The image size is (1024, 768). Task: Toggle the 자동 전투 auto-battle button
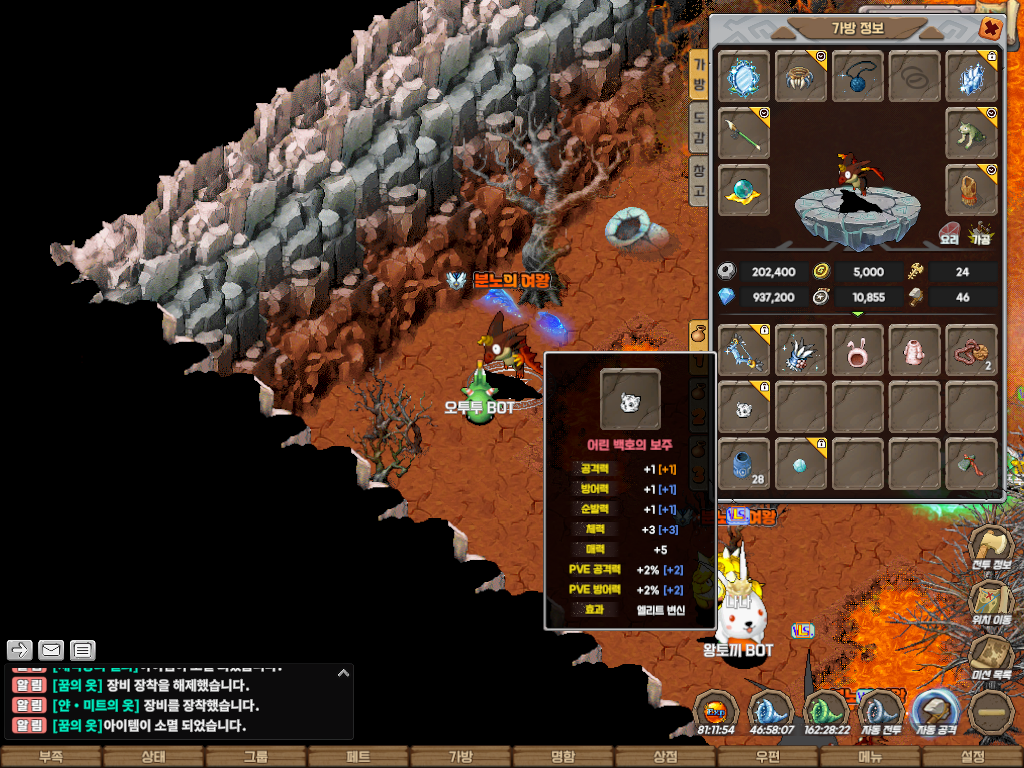click(x=881, y=716)
